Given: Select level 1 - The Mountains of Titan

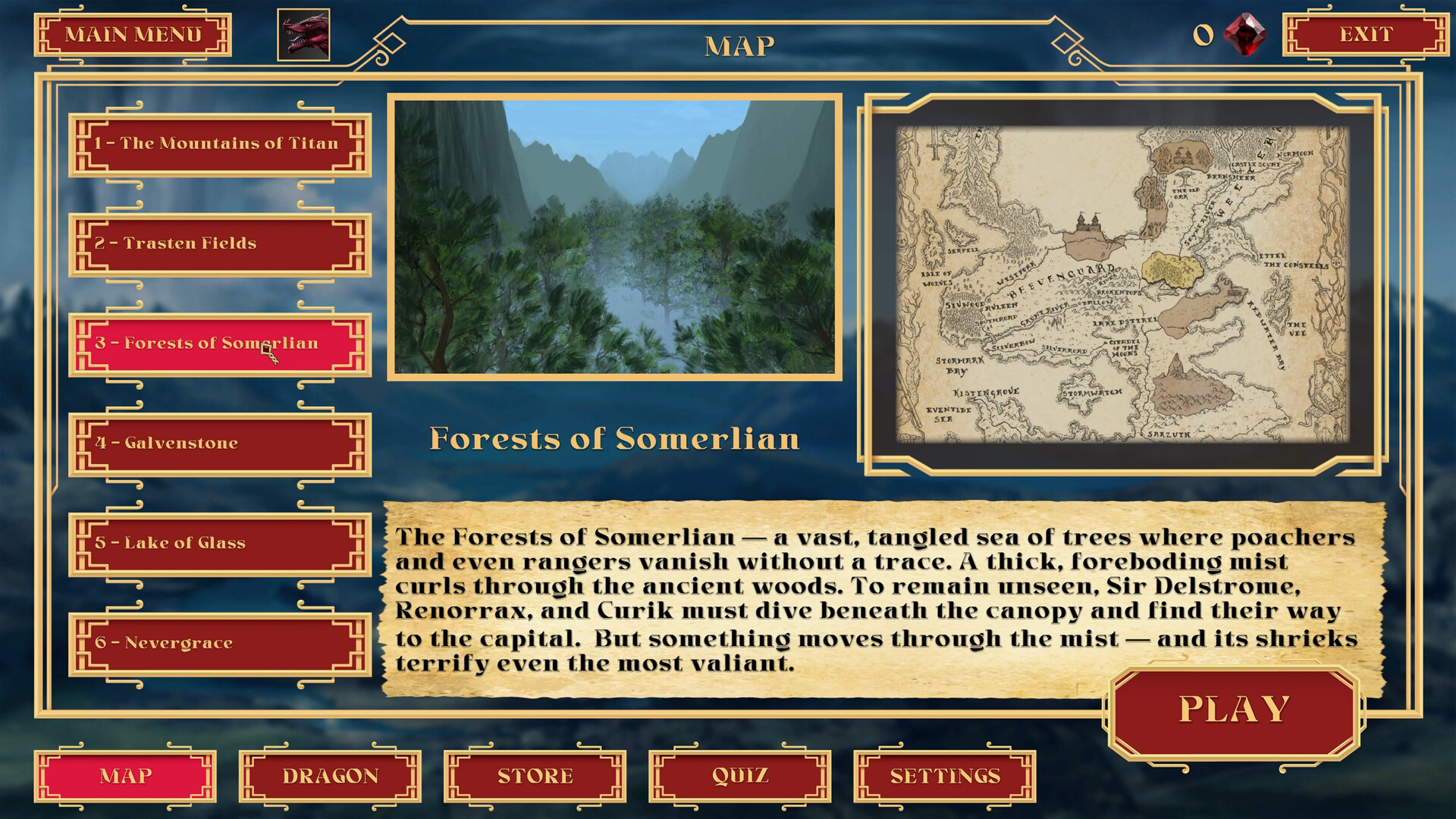Looking at the screenshot, I should (216, 144).
